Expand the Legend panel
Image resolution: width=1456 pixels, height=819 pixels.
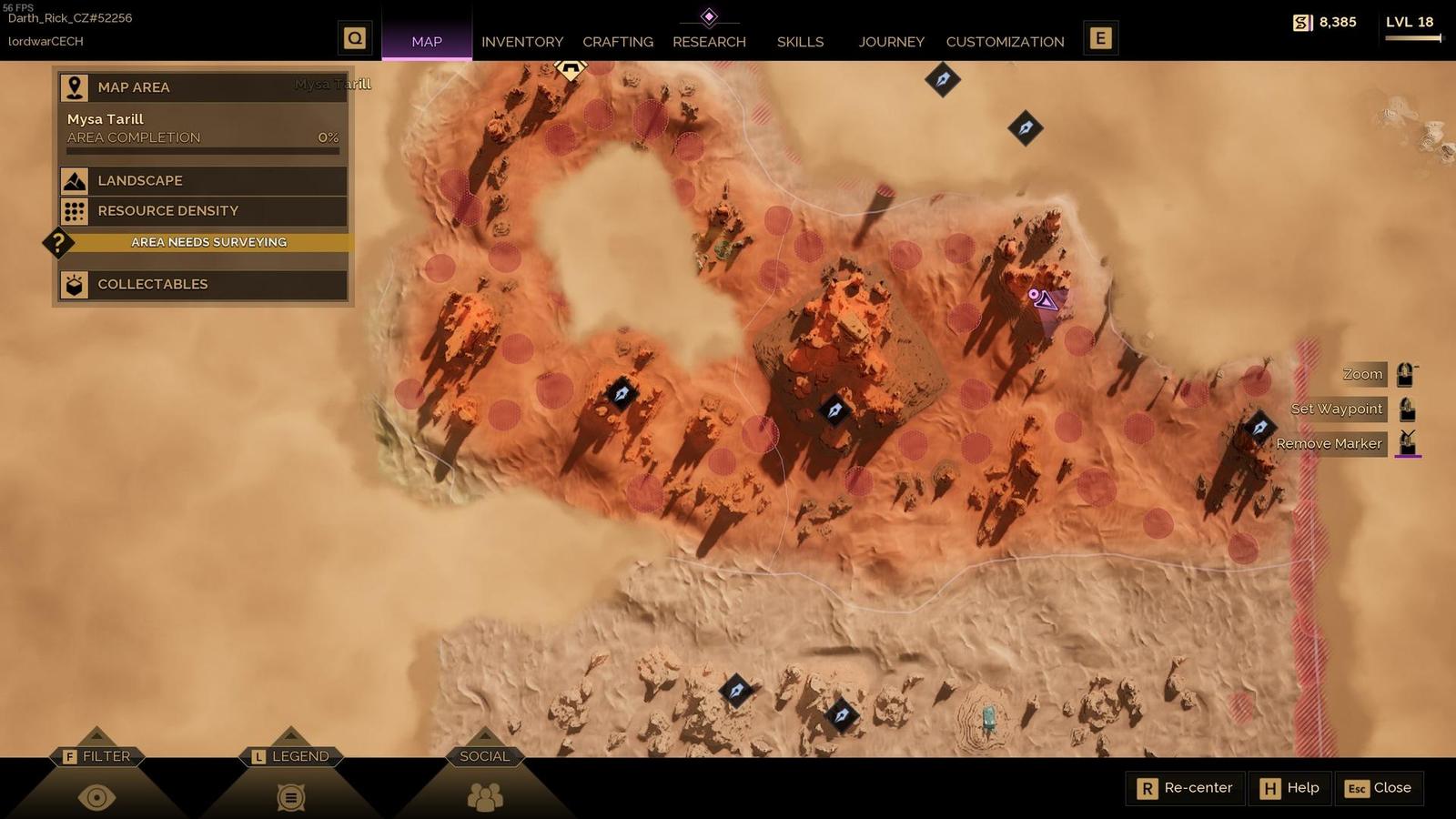coord(291,756)
